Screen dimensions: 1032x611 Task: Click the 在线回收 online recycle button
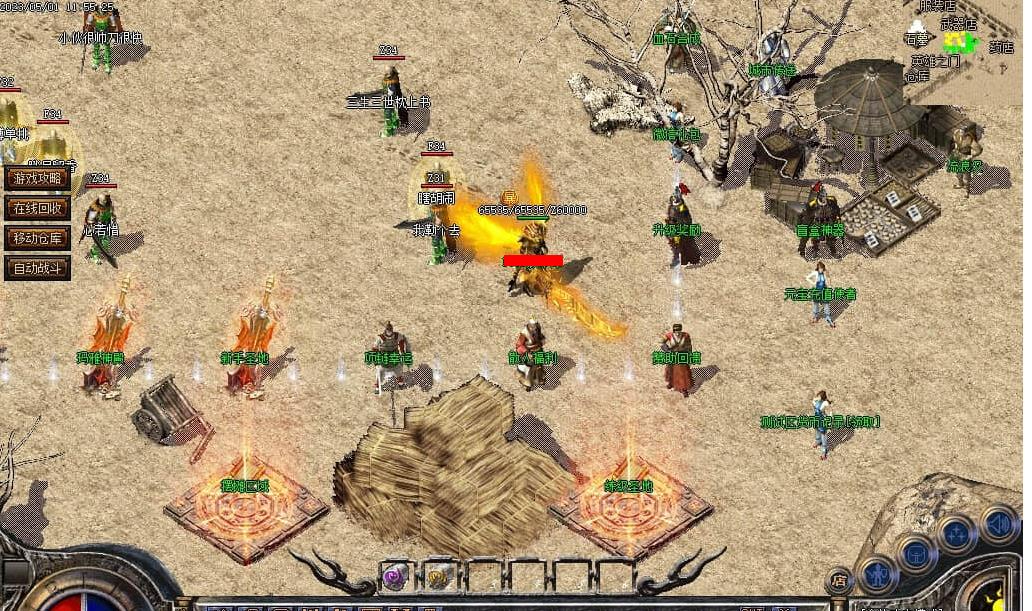click(37, 208)
